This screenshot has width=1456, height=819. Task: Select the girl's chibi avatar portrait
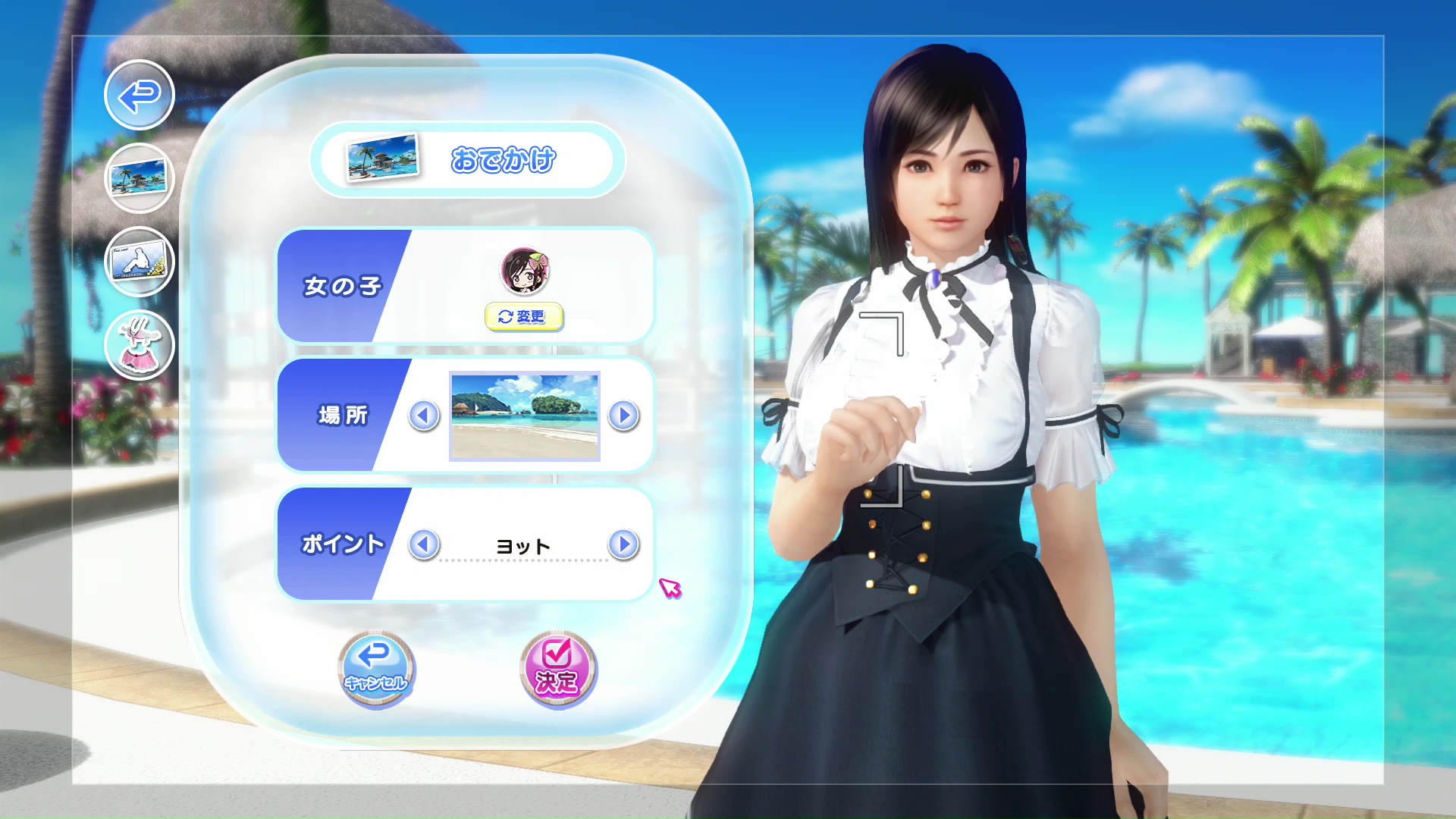click(525, 271)
